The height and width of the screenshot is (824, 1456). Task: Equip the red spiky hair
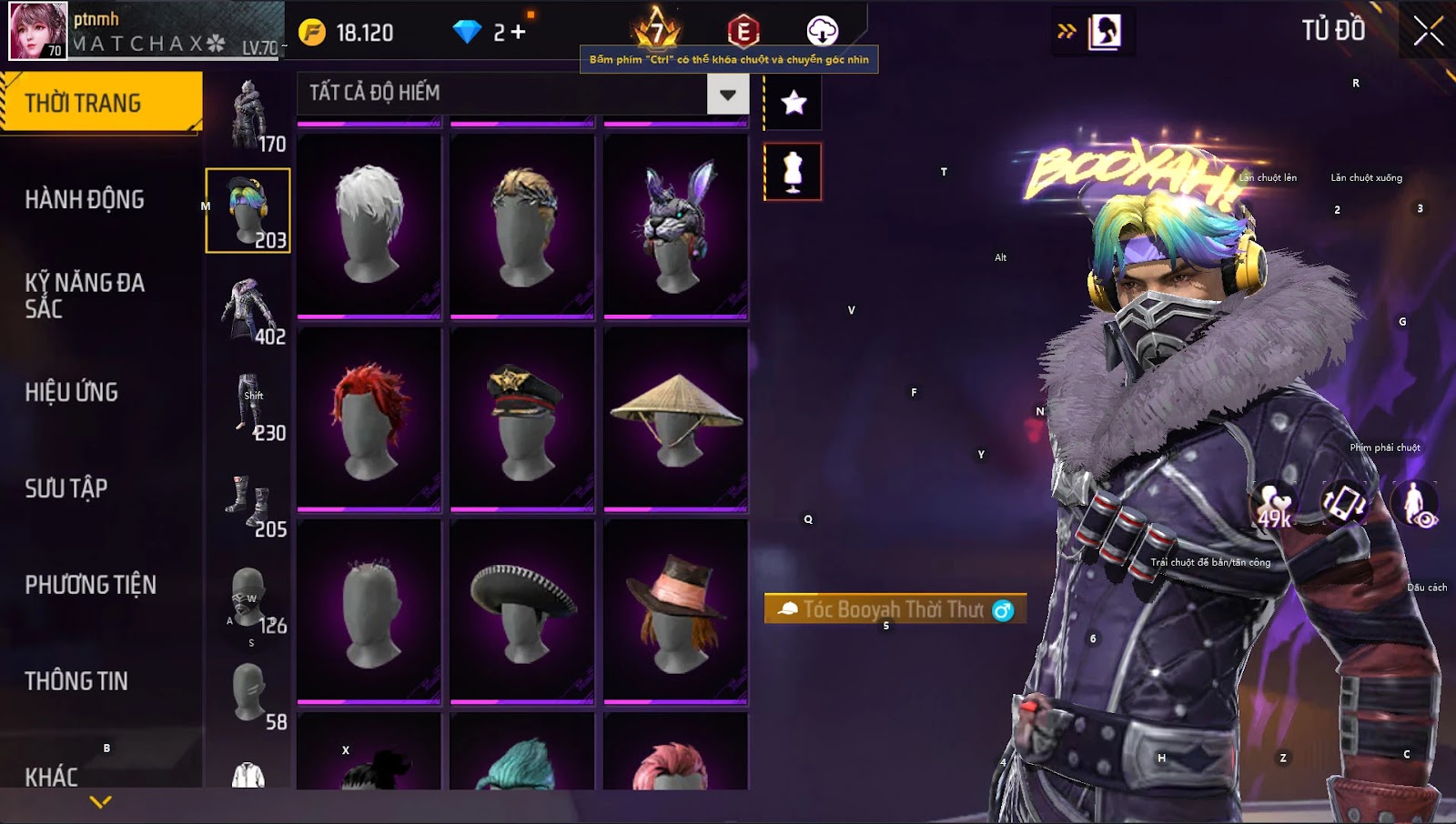(x=369, y=418)
